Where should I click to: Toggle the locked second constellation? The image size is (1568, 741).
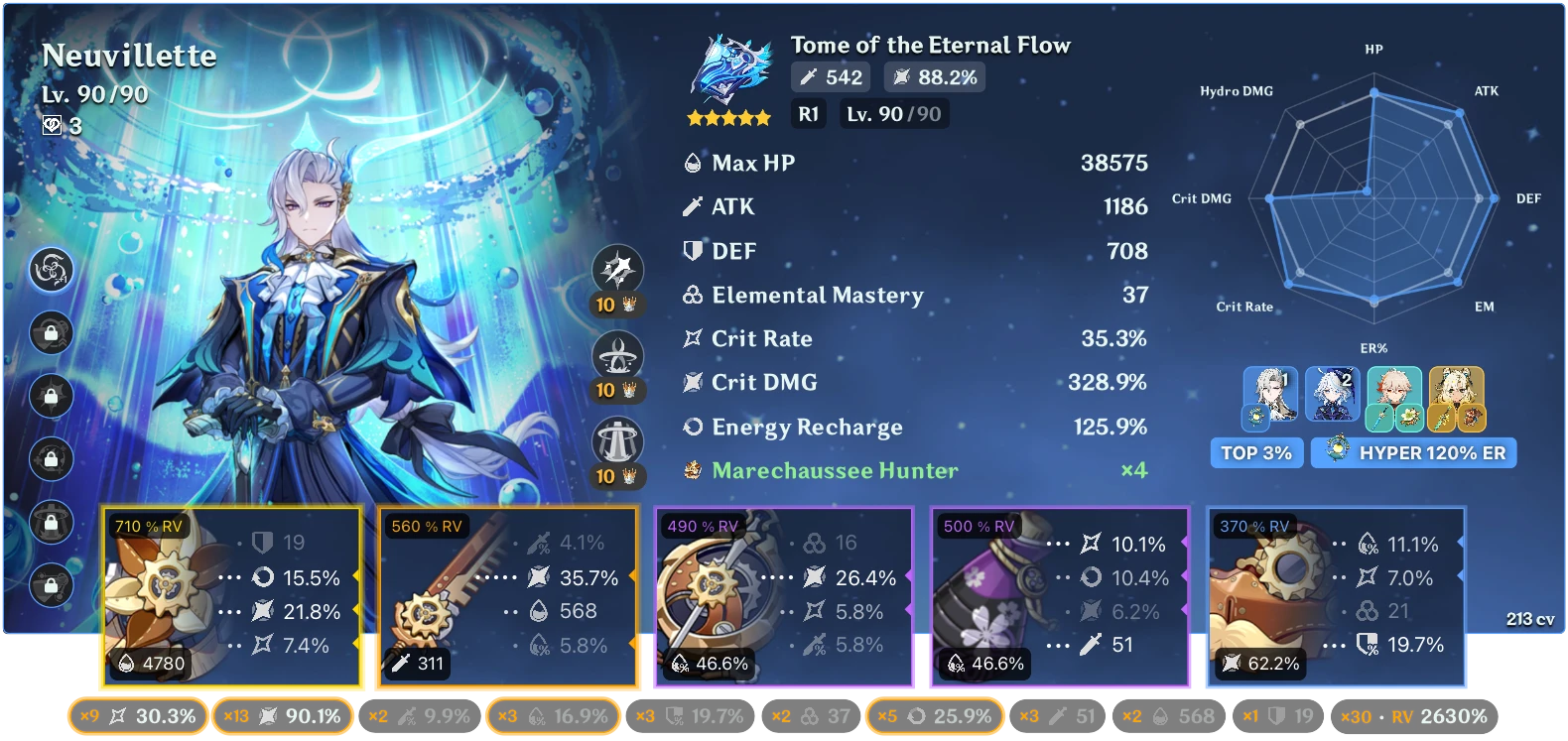[x=52, y=333]
